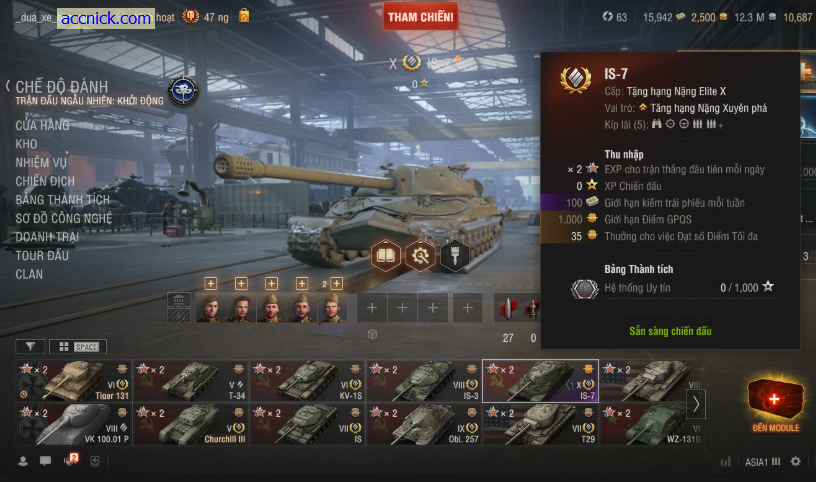This screenshot has width=816, height=482.
Task: Open the tank carousel filter funnel
Action: coord(30,346)
